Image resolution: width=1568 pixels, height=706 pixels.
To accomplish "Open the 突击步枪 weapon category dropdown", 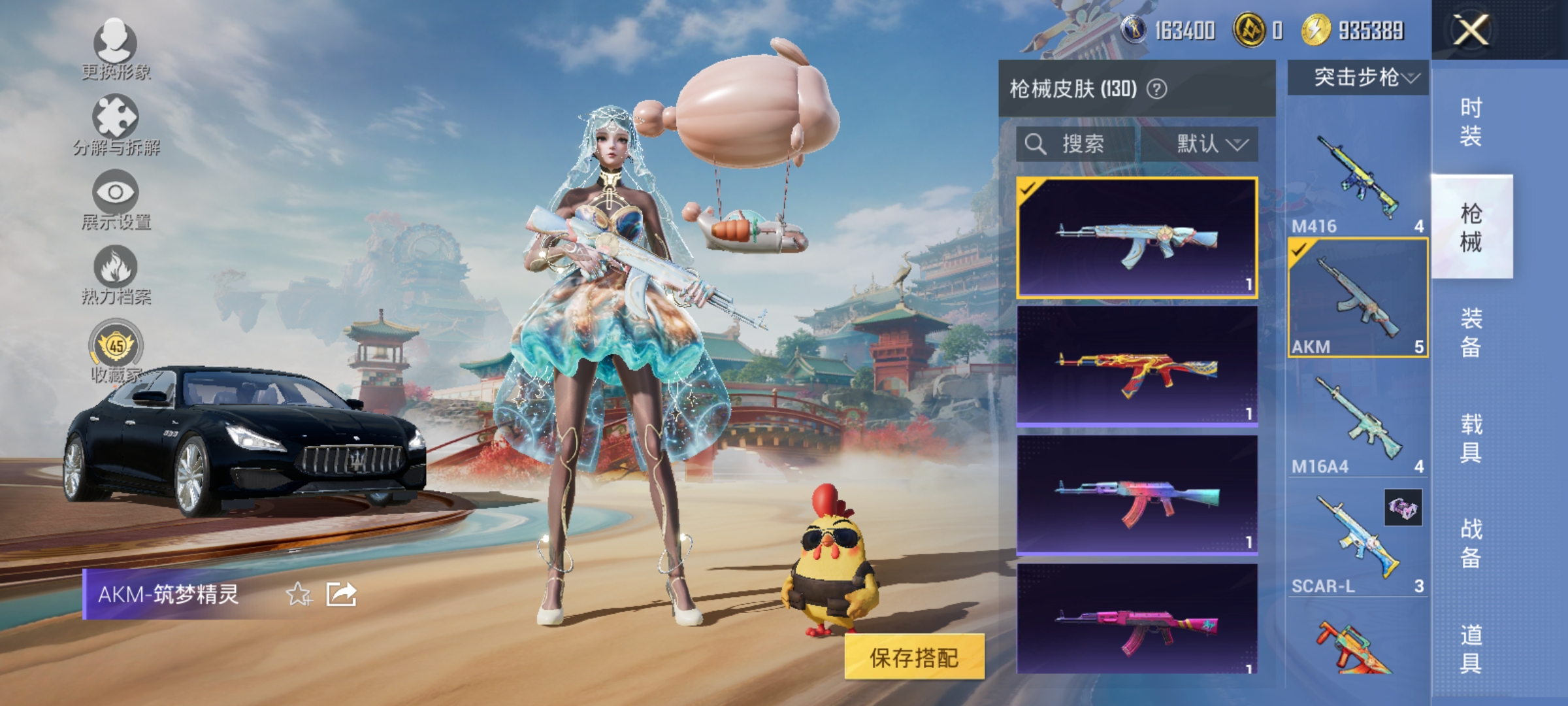I will pyautogui.click(x=1359, y=76).
